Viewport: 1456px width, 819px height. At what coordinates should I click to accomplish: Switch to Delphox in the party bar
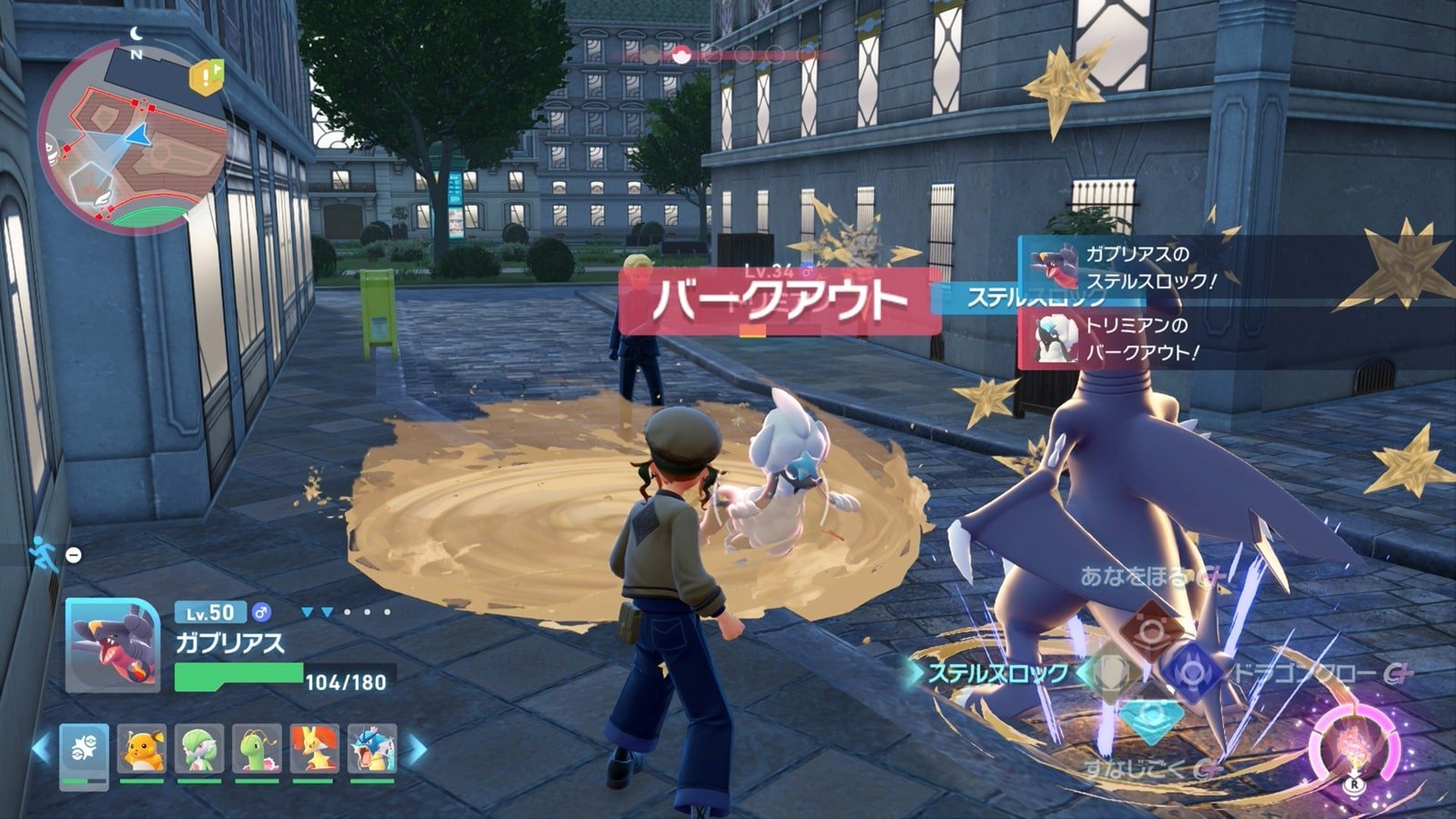click(315, 751)
